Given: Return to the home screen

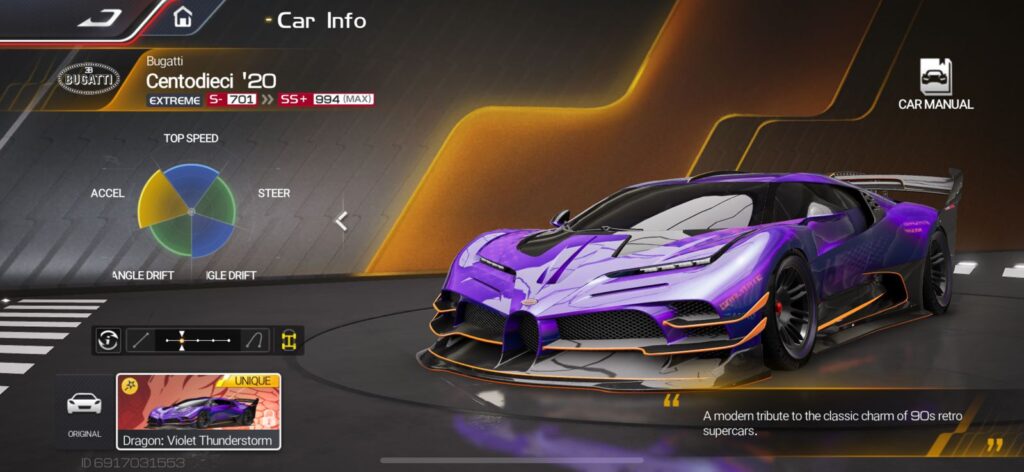Looking at the screenshot, I should (182, 17).
